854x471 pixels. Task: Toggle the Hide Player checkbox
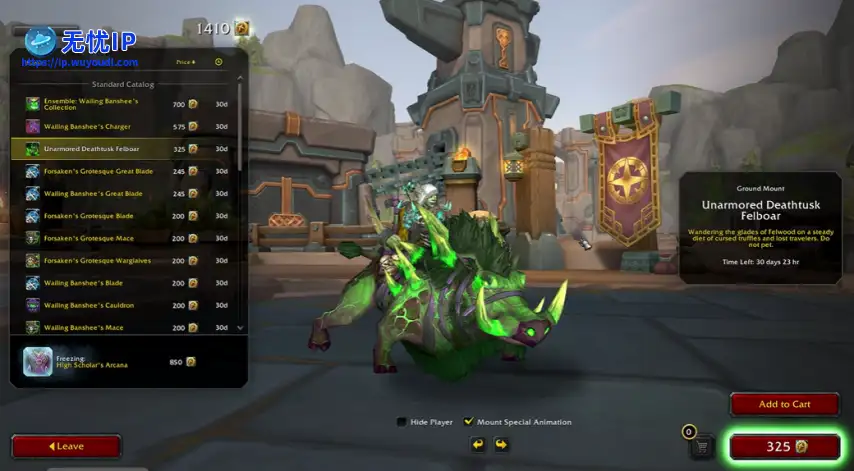[402, 422]
